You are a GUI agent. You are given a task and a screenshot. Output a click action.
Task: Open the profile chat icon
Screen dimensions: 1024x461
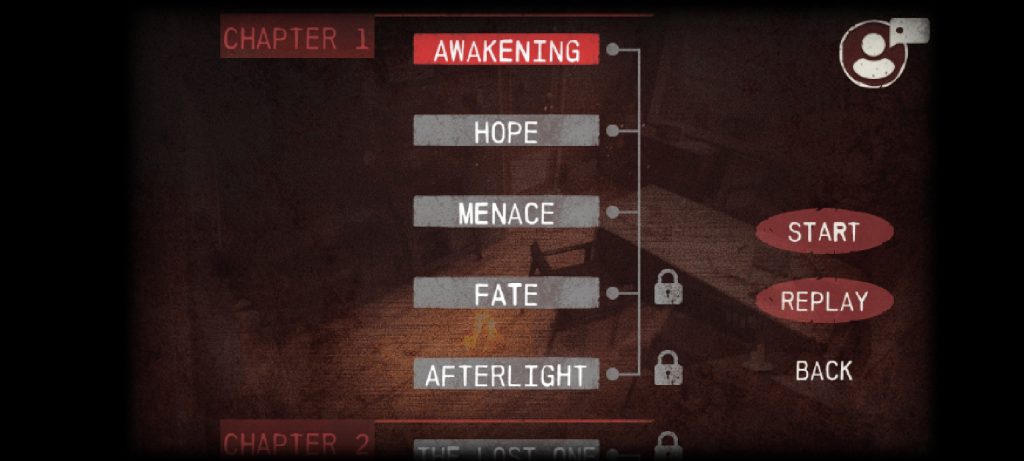pyautogui.click(x=876, y=52)
